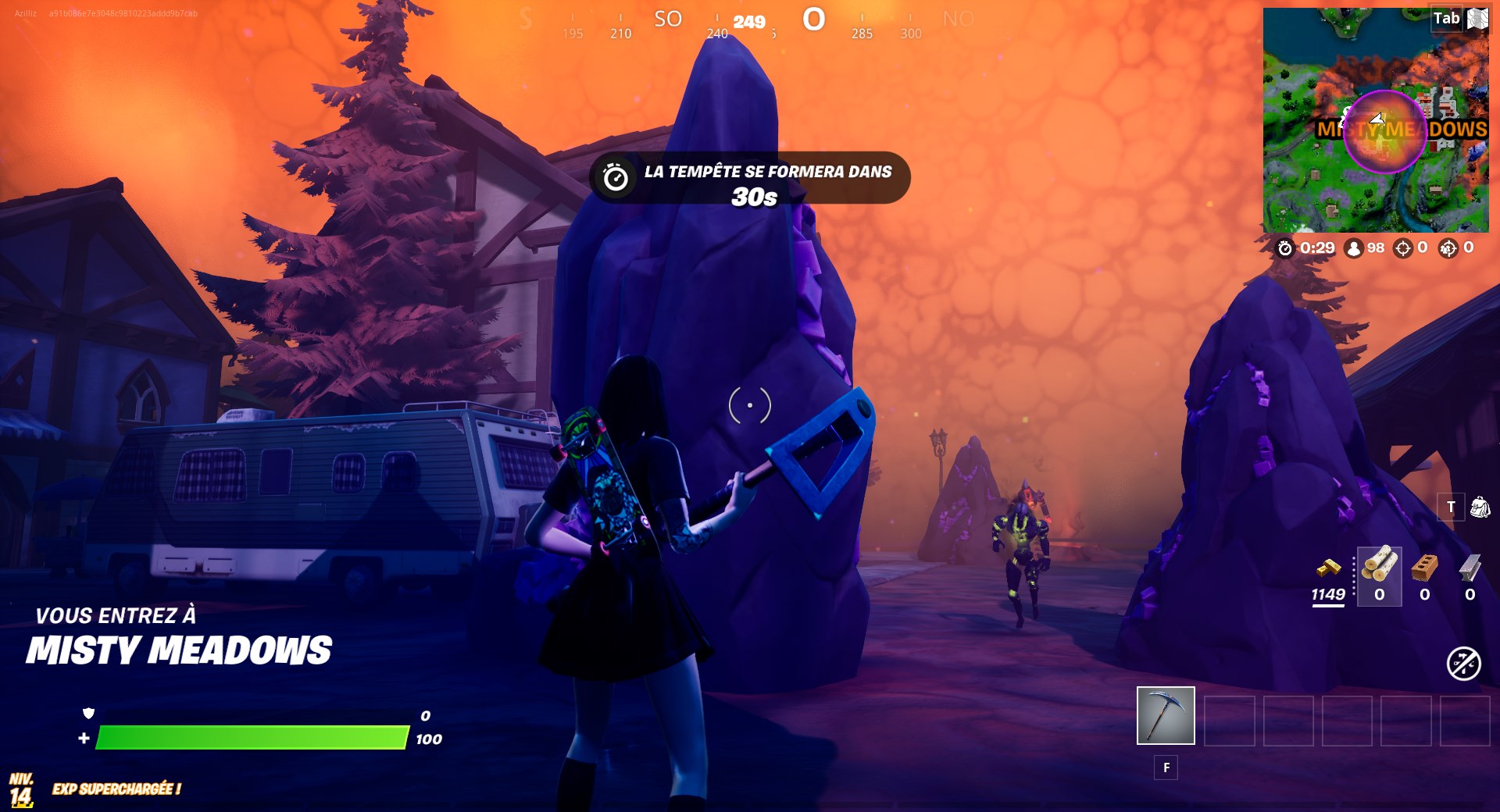Toggle the pickaxe hotbar slot
1500x812 pixels.
click(1166, 714)
